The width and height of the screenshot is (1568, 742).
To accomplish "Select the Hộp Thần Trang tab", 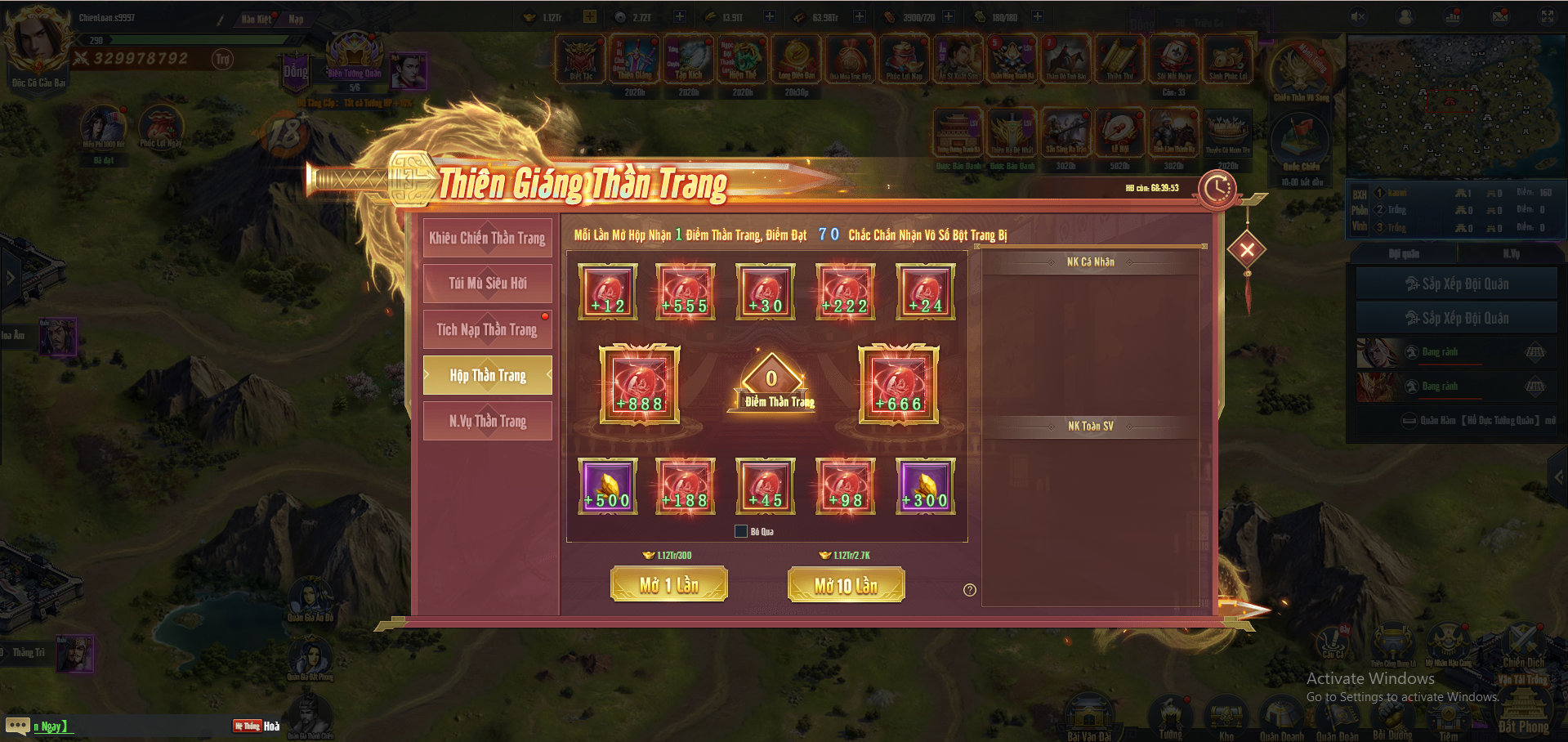I will click(487, 375).
